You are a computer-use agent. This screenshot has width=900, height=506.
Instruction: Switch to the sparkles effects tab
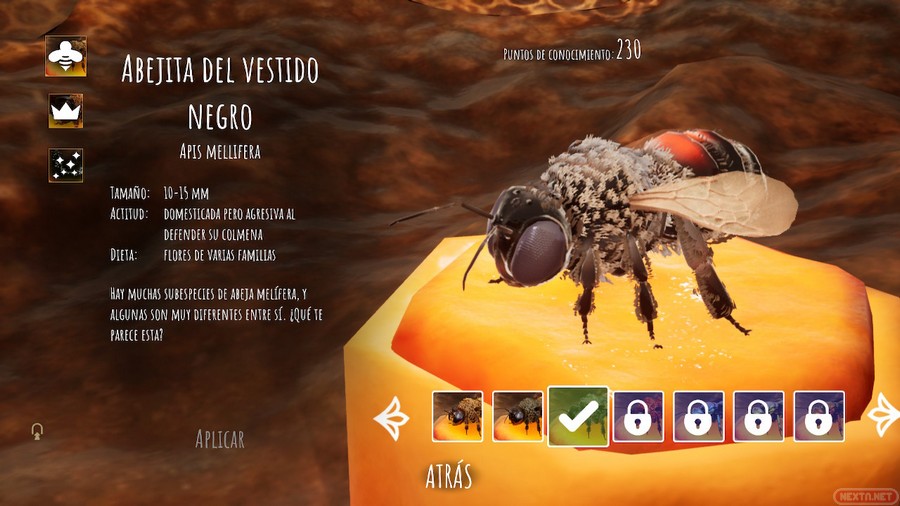coord(66,165)
